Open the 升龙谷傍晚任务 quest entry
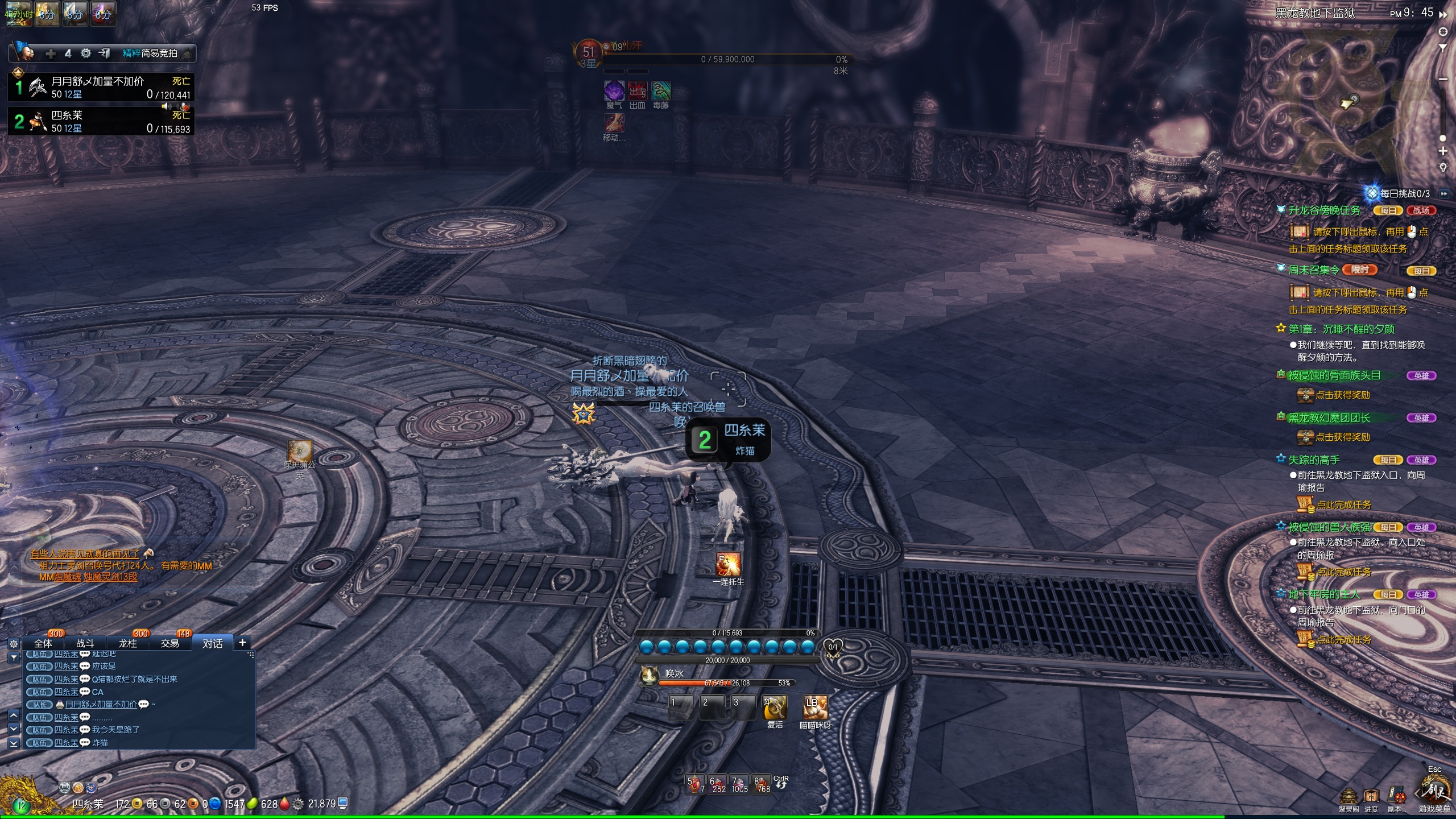The height and width of the screenshot is (819, 1456). click(x=1325, y=210)
